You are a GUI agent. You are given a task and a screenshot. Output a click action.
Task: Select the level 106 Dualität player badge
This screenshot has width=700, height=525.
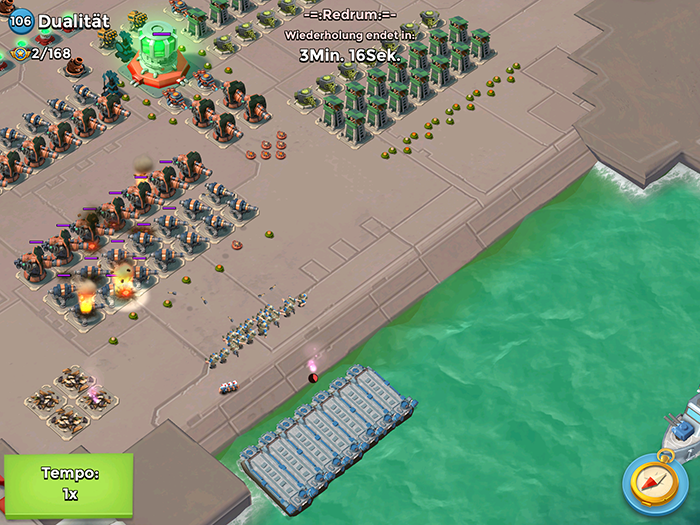(x=21, y=20)
